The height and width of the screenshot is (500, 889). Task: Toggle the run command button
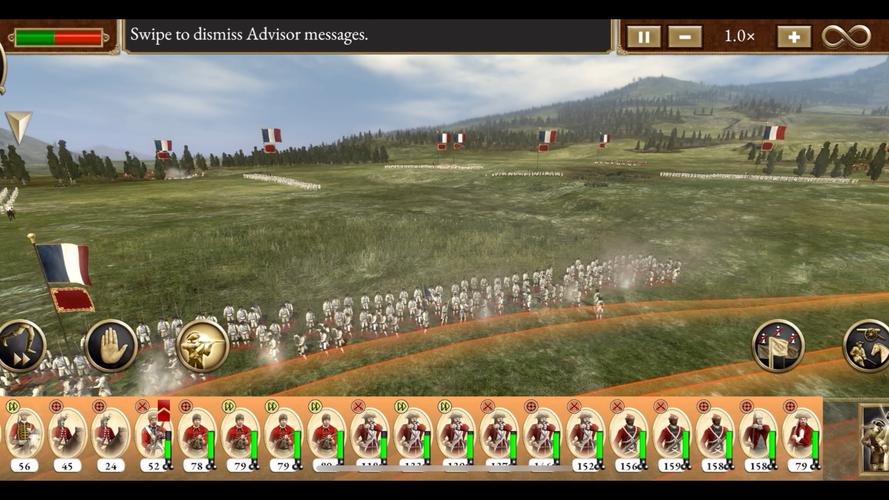point(20,346)
